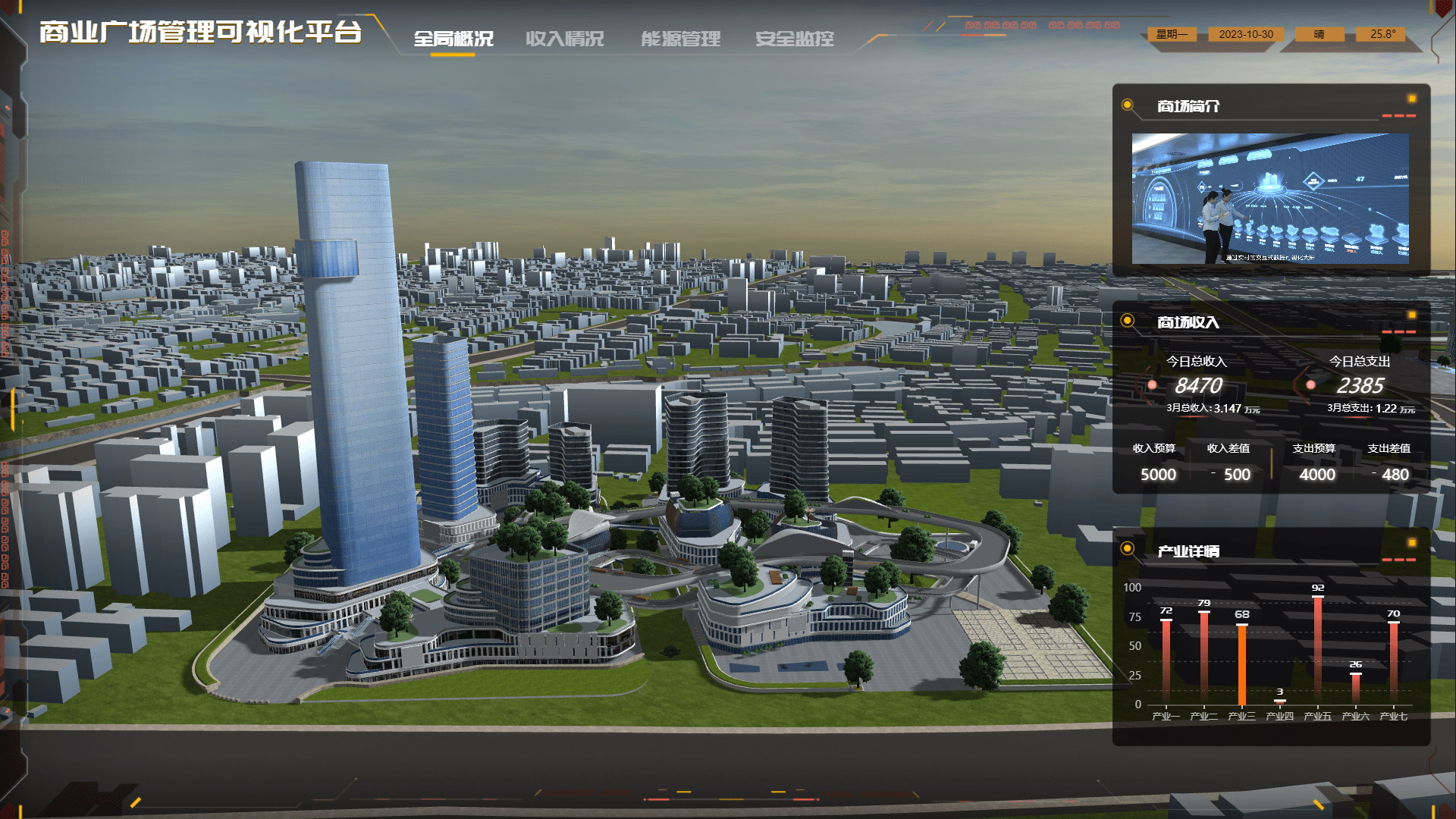The height and width of the screenshot is (819, 1456).
Task: Show the 安全监控 tab
Action: point(794,39)
